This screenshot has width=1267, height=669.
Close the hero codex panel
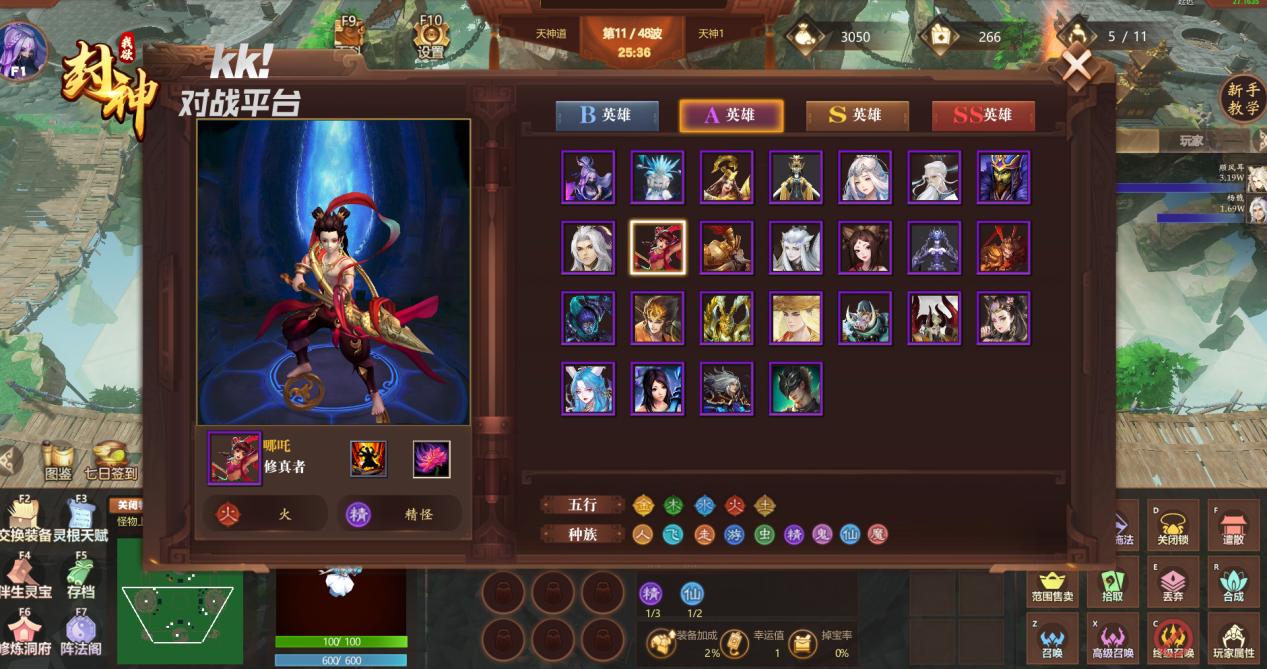click(x=1076, y=68)
